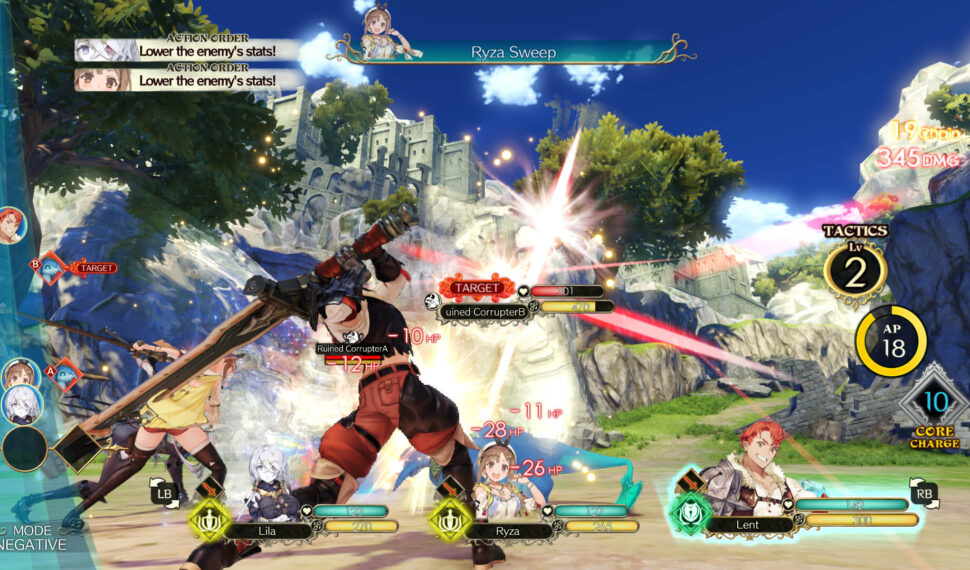The width and height of the screenshot is (970, 570).
Task: Click enemy B's target marker on timeline
Action: (x=49, y=266)
